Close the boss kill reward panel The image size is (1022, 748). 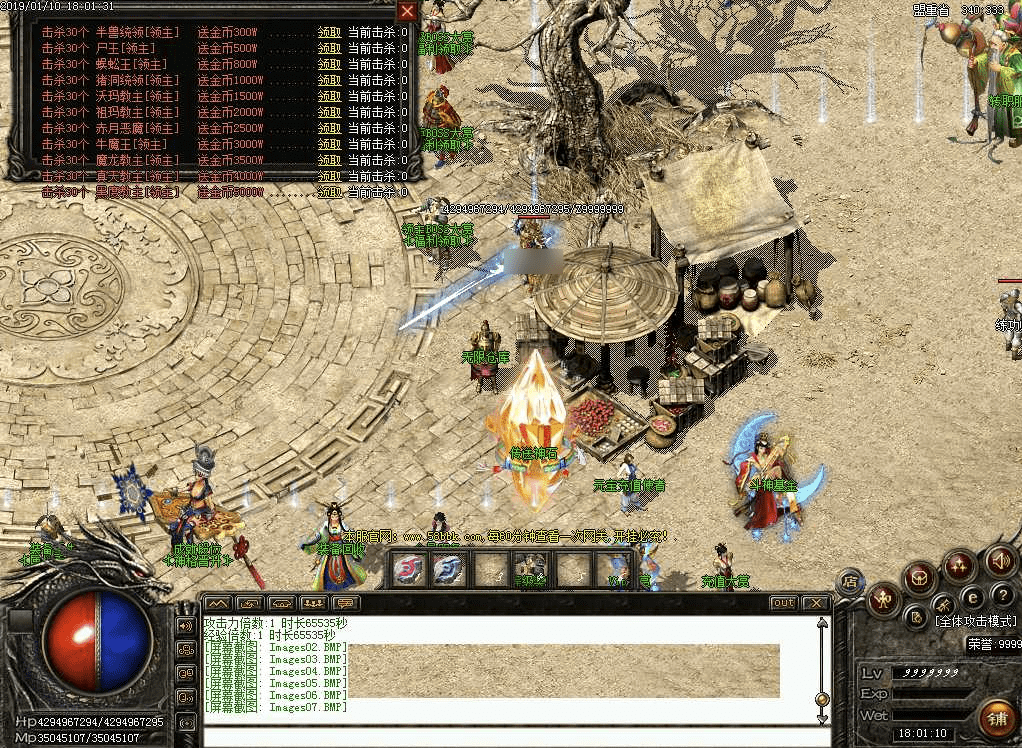407,12
